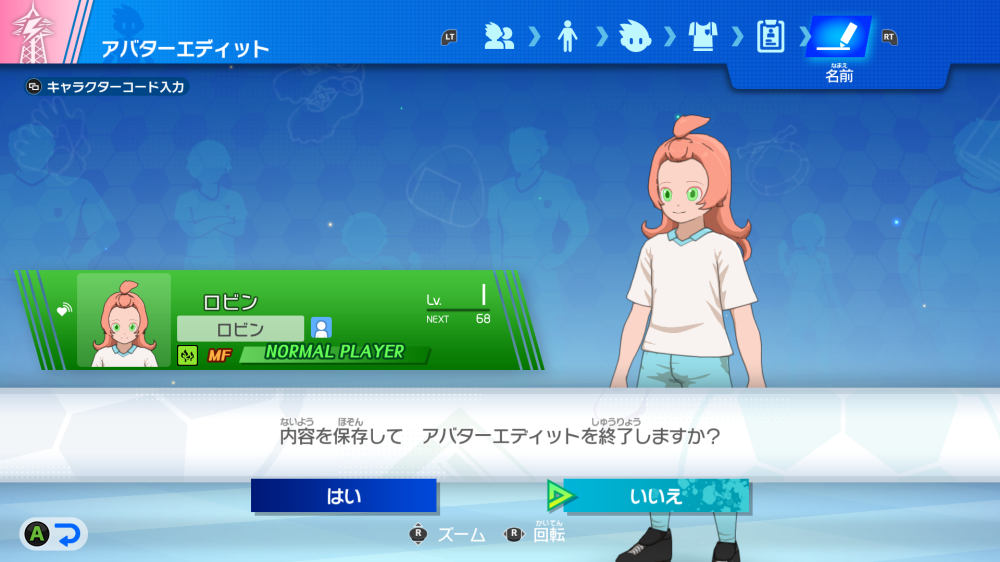Select the ロビン character portrait thumbnail
1000x562 pixels.
pyautogui.click(x=124, y=321)
